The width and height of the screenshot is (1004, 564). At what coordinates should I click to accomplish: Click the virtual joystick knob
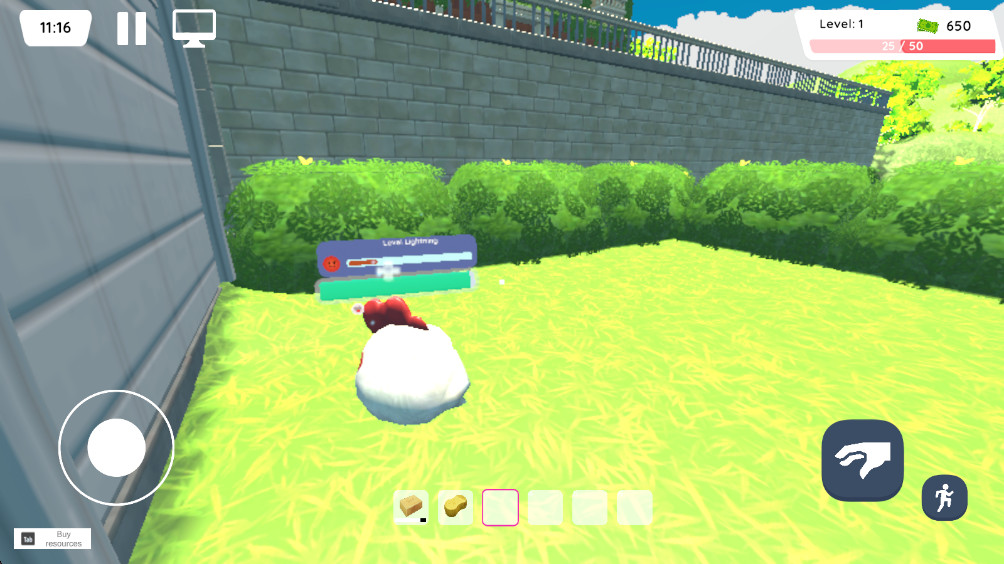coord(116,447)
